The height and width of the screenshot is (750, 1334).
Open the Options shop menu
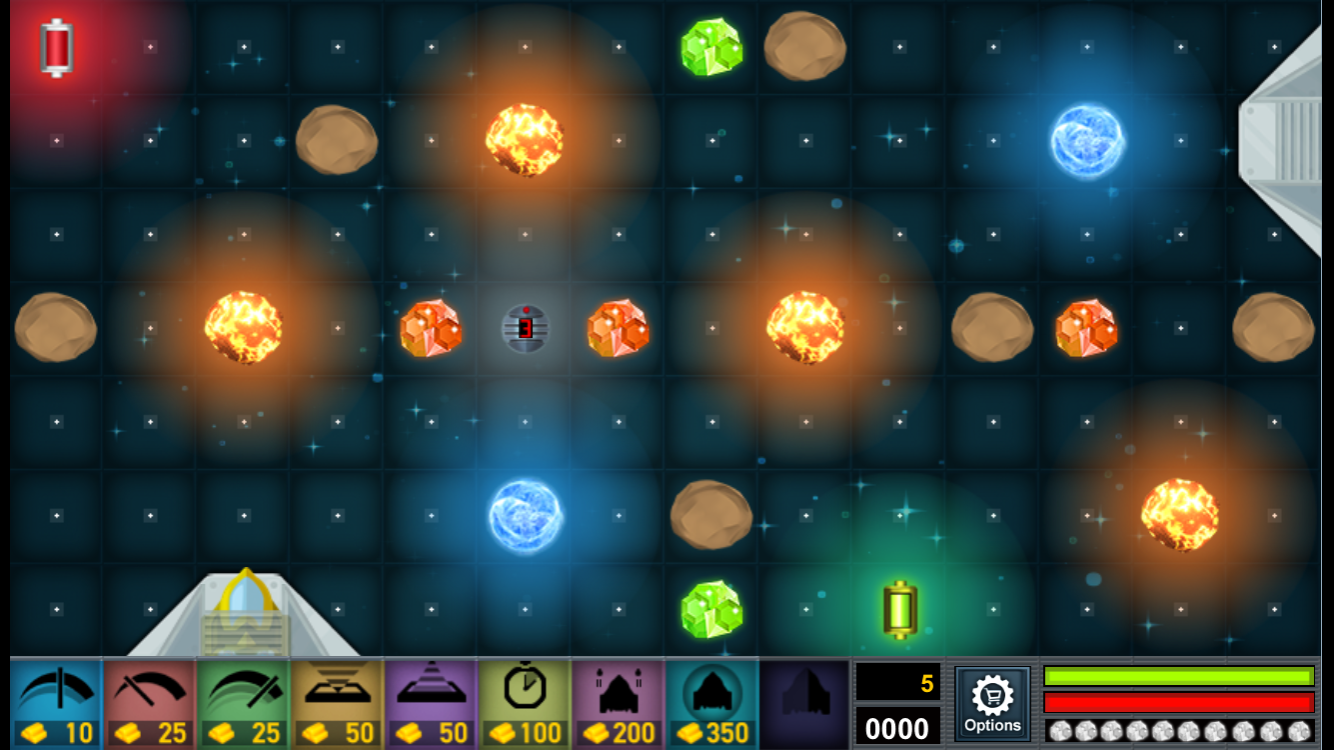click(x=992, y=703)
